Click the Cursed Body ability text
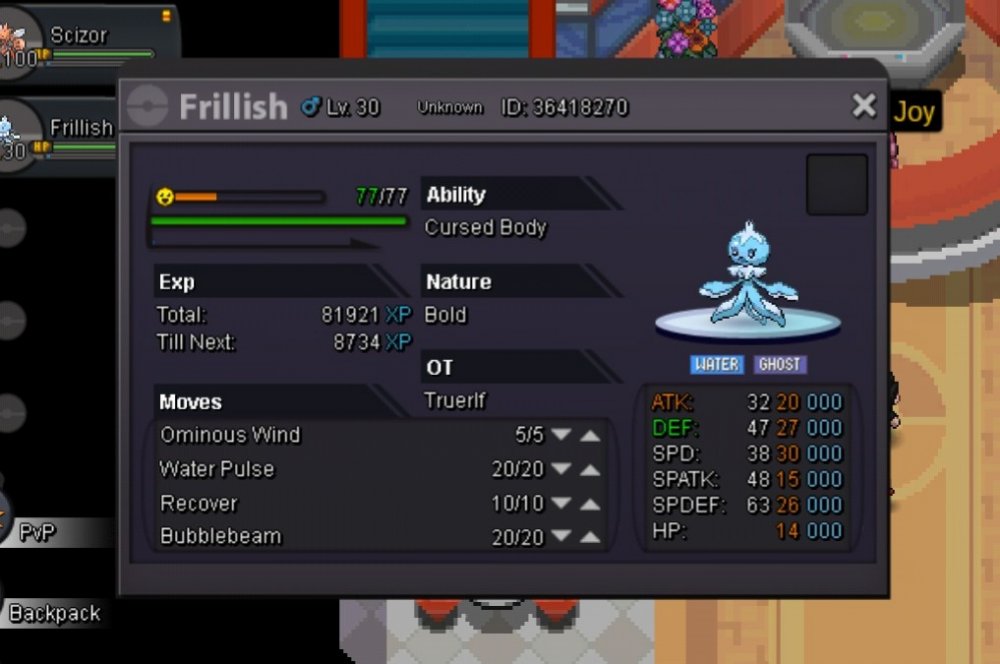Image resolution: width=1000 pixels, height=664 pixels. [x=486, y=227]
